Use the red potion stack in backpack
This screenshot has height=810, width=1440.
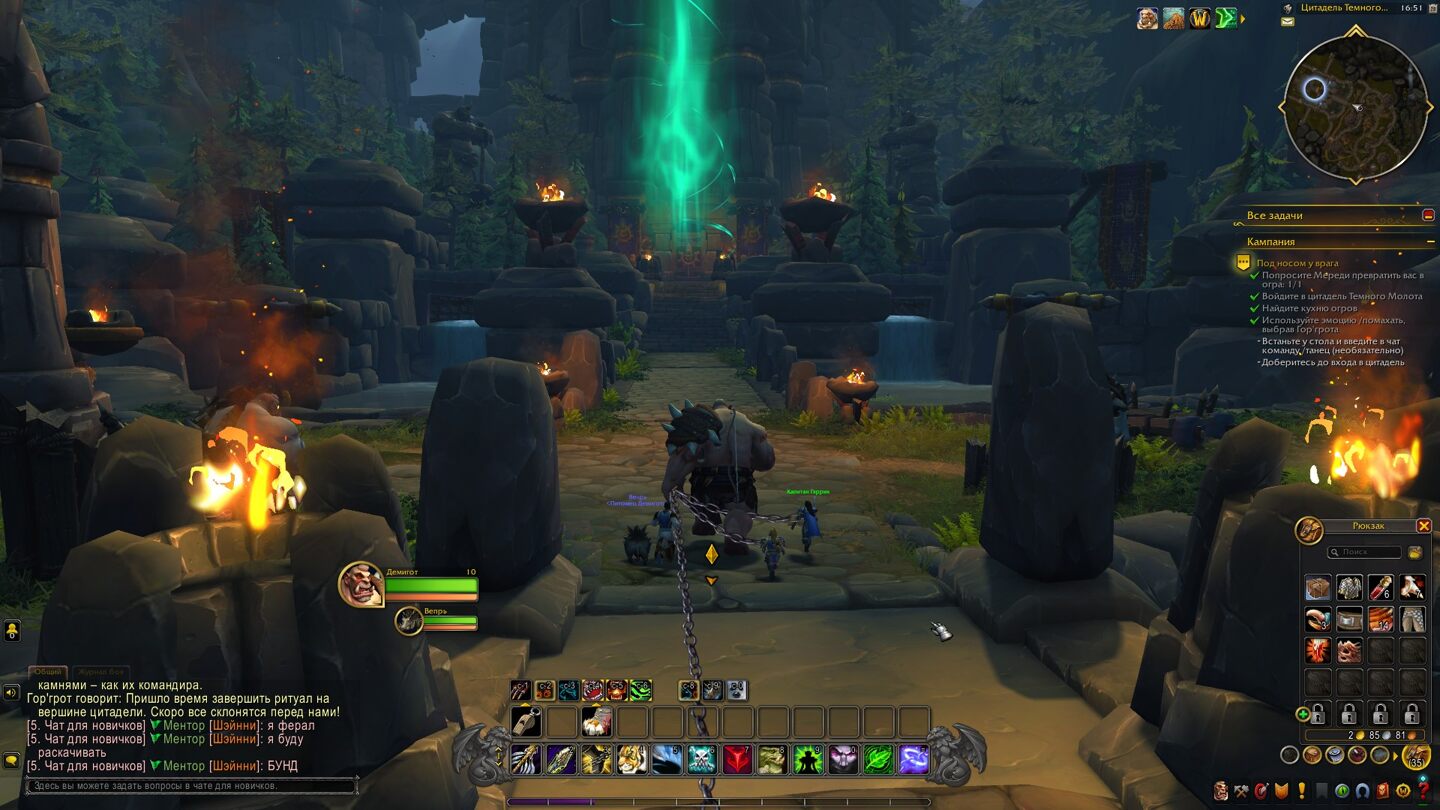(x=1380, y=588)
